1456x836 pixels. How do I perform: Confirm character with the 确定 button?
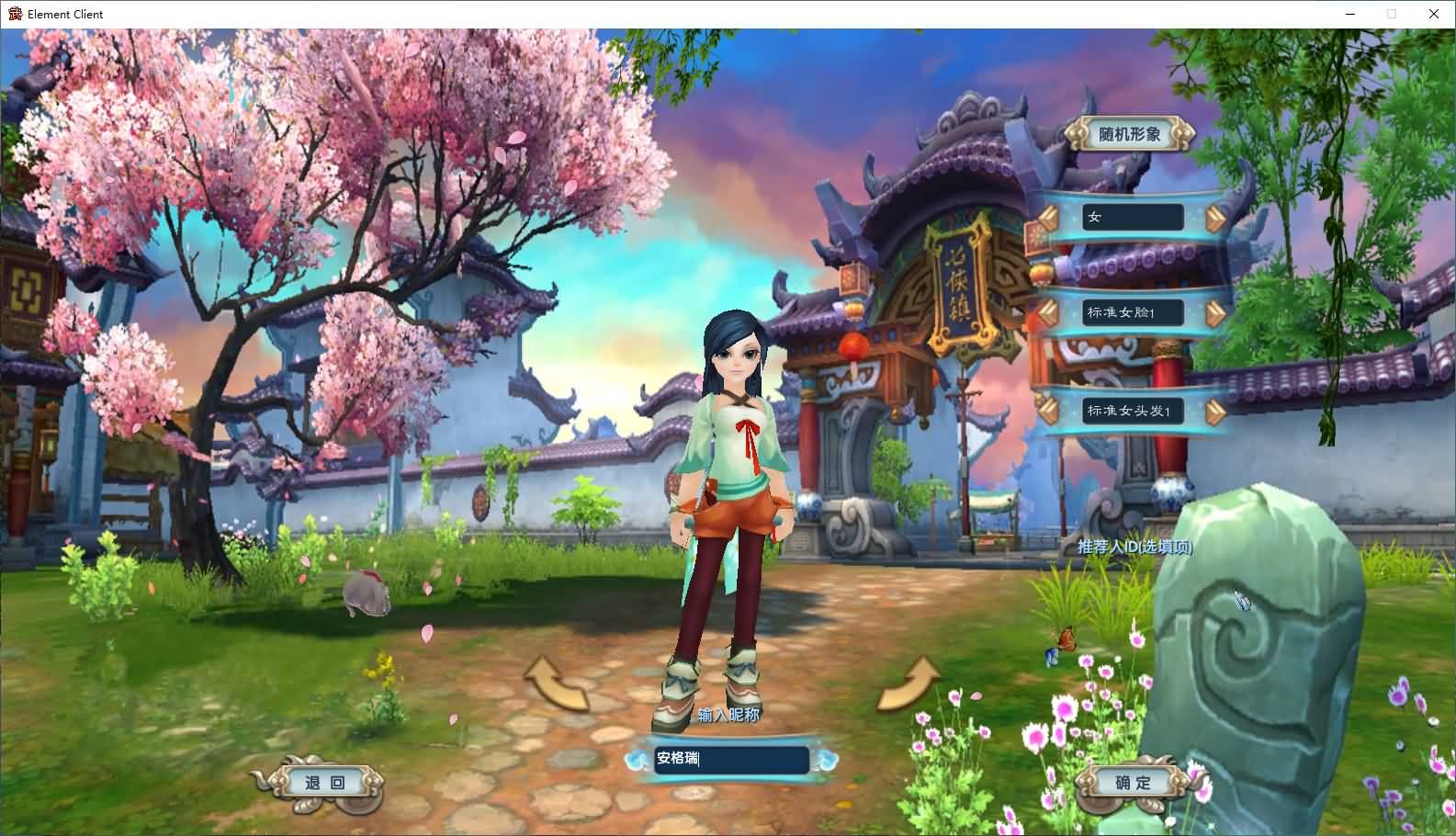pos(1133,783)
